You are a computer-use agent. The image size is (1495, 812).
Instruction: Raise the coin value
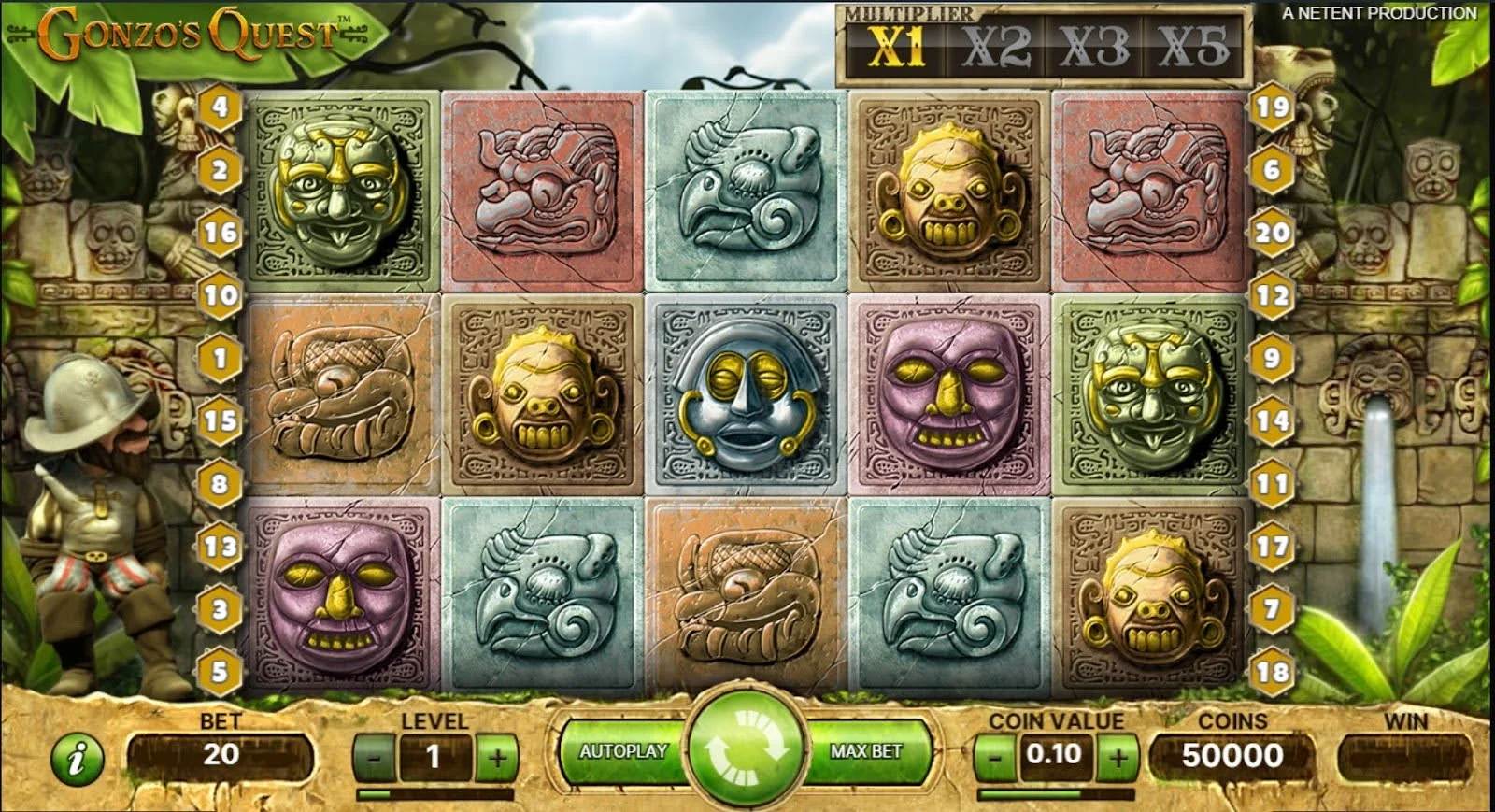point(1118,755)
